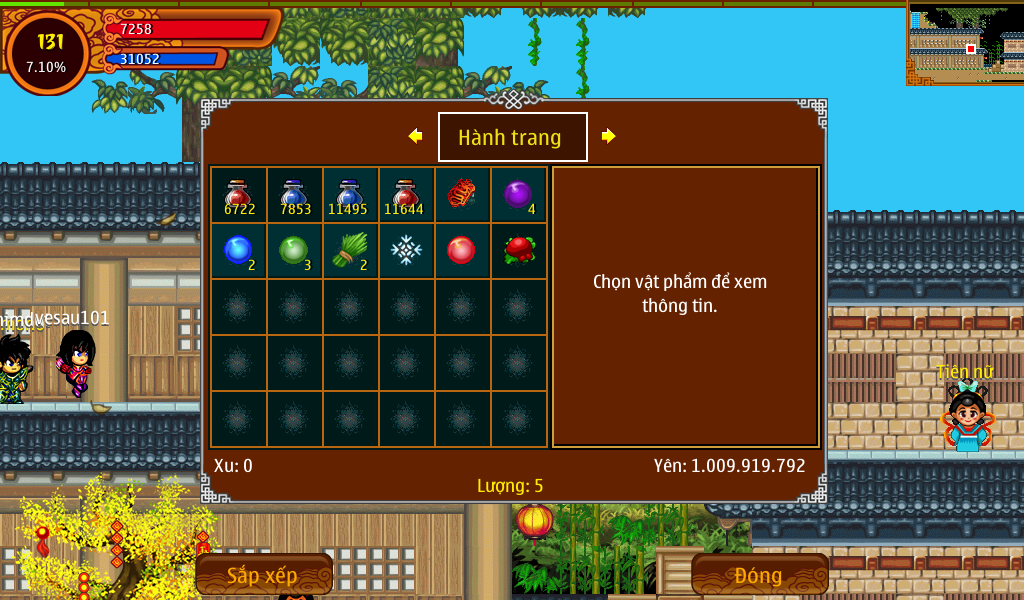Open the level 131 character badge

pos(47,53)
